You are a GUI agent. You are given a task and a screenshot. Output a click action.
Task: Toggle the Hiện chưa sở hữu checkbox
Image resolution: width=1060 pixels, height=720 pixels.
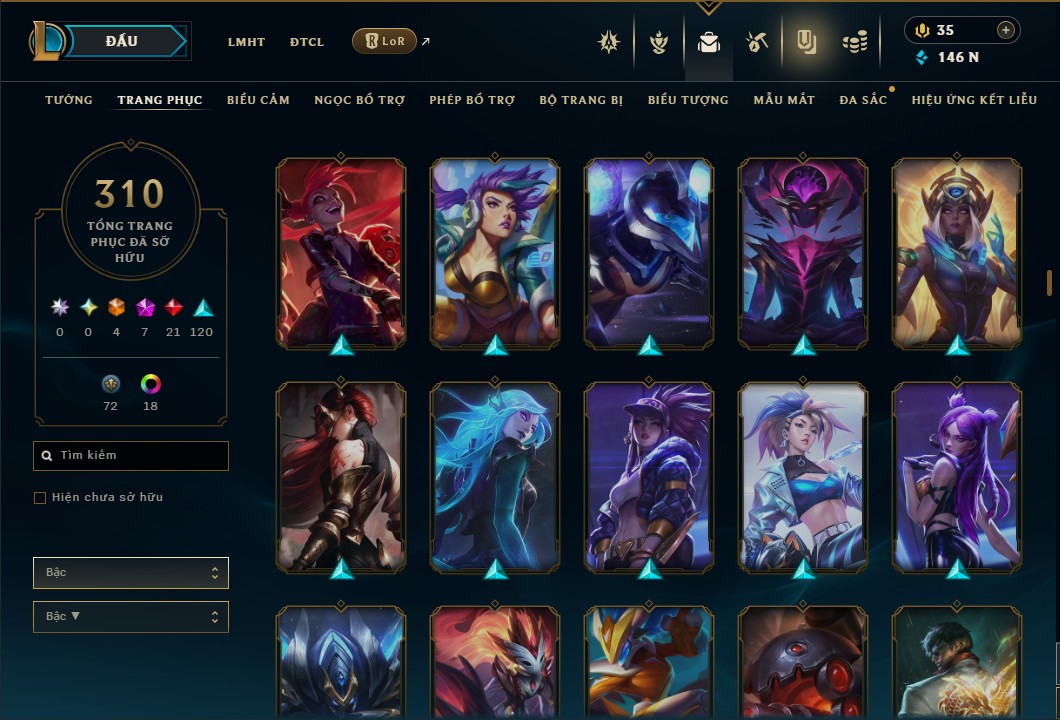point(40,498)
